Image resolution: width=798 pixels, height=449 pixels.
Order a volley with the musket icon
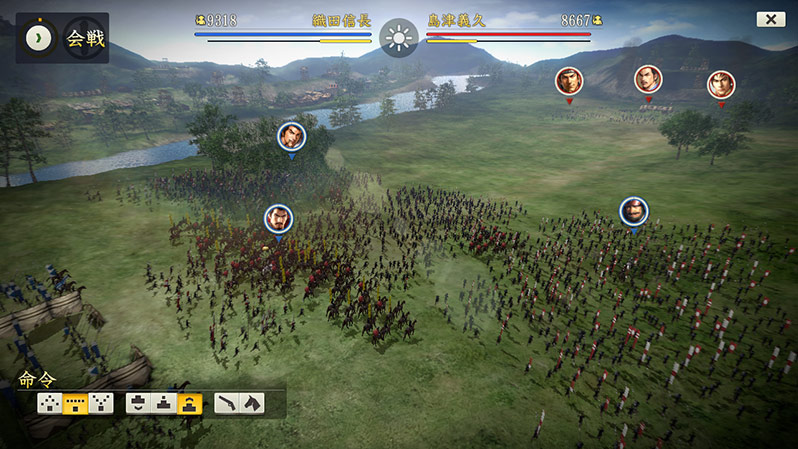[227, 403]
